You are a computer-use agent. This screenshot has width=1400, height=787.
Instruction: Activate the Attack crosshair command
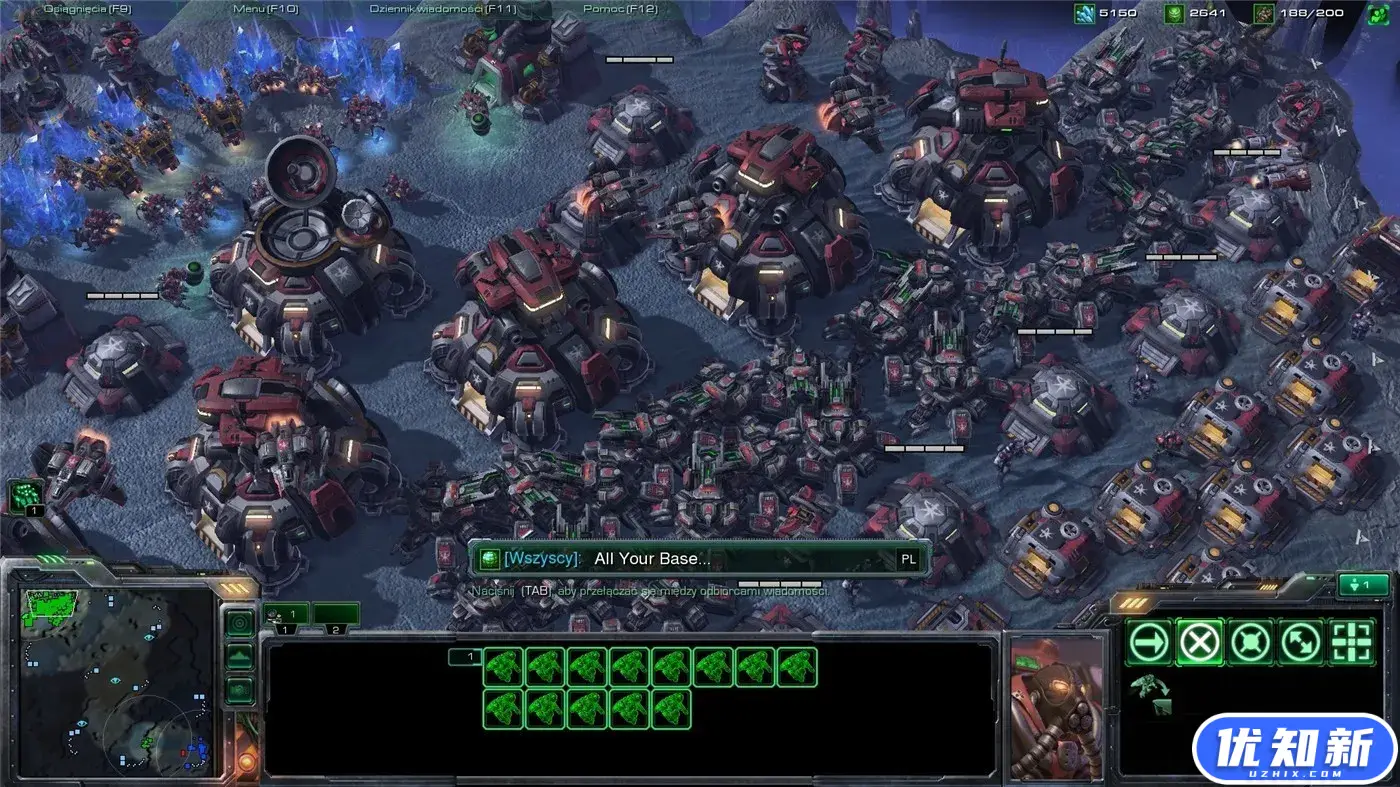click(x=1351, y=642)
